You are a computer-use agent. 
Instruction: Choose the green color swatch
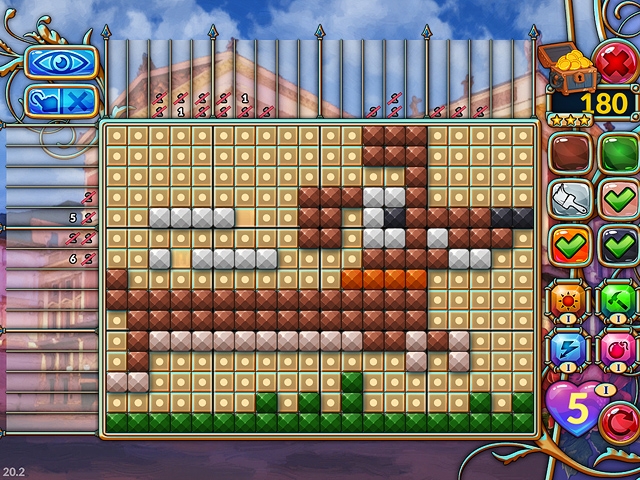click(618, 153)
